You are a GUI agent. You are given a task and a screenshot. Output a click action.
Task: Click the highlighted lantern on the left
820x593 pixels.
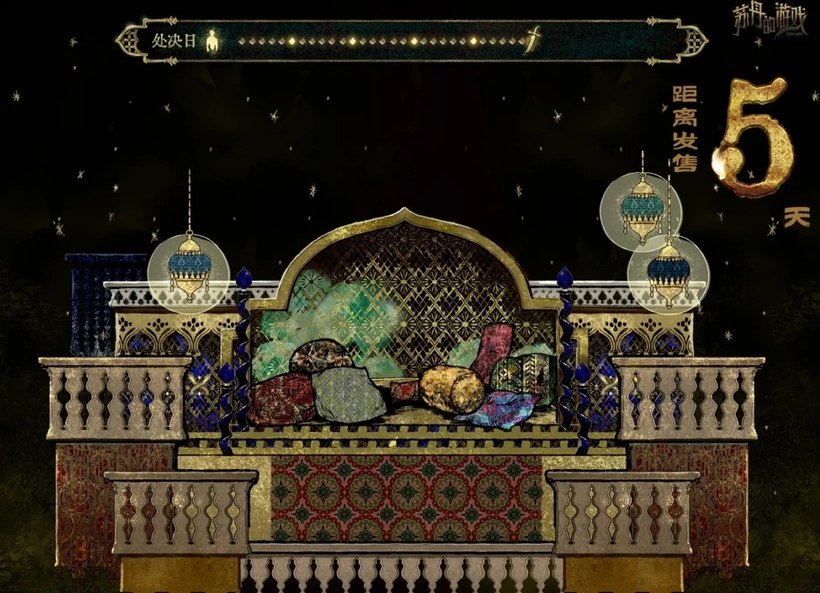coord(189,266)
